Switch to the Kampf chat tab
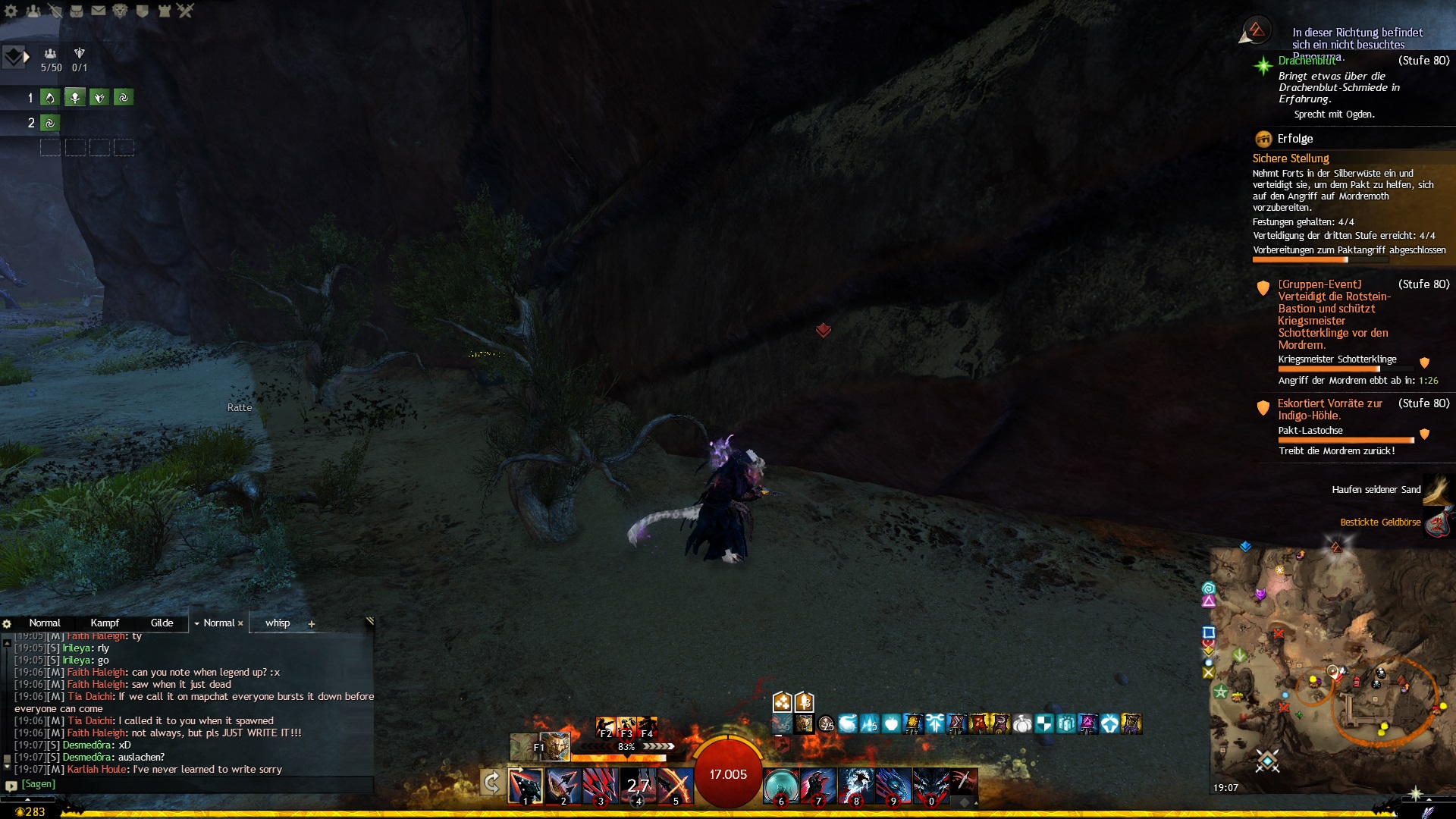The width and height of the screenshot is (1456, 819). [105, 623]
